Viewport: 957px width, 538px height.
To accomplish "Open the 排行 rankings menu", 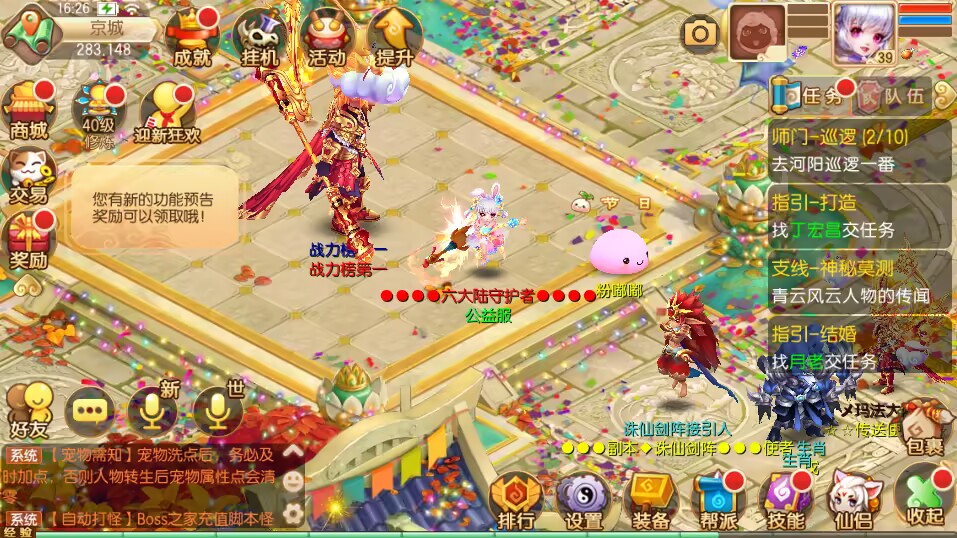I will tap(516, 502).
